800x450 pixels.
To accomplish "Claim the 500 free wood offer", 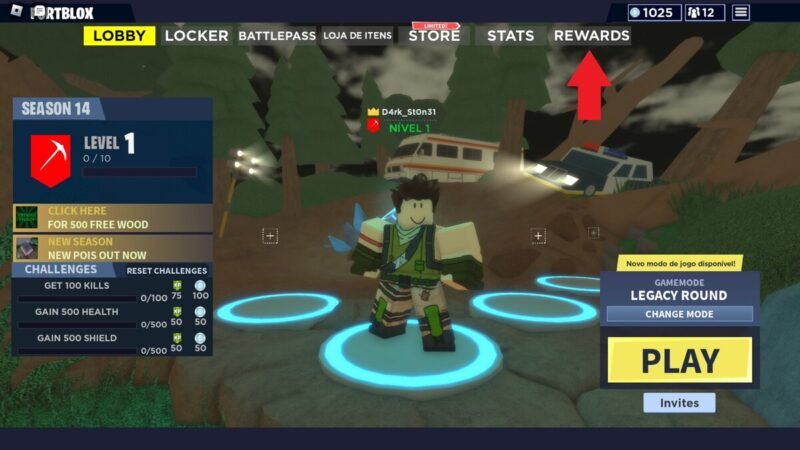I will (112, 217).
